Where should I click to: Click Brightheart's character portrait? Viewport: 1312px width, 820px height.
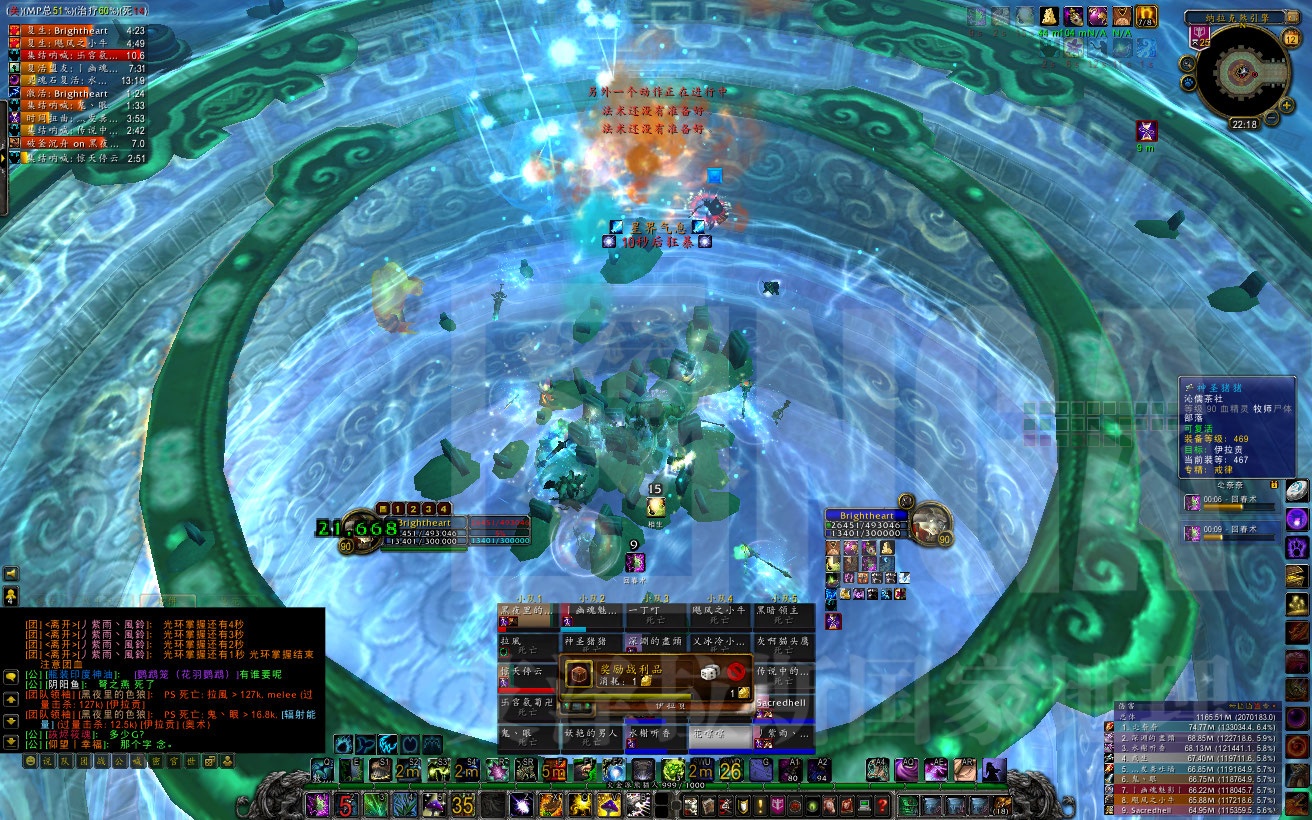pos(931,524)
